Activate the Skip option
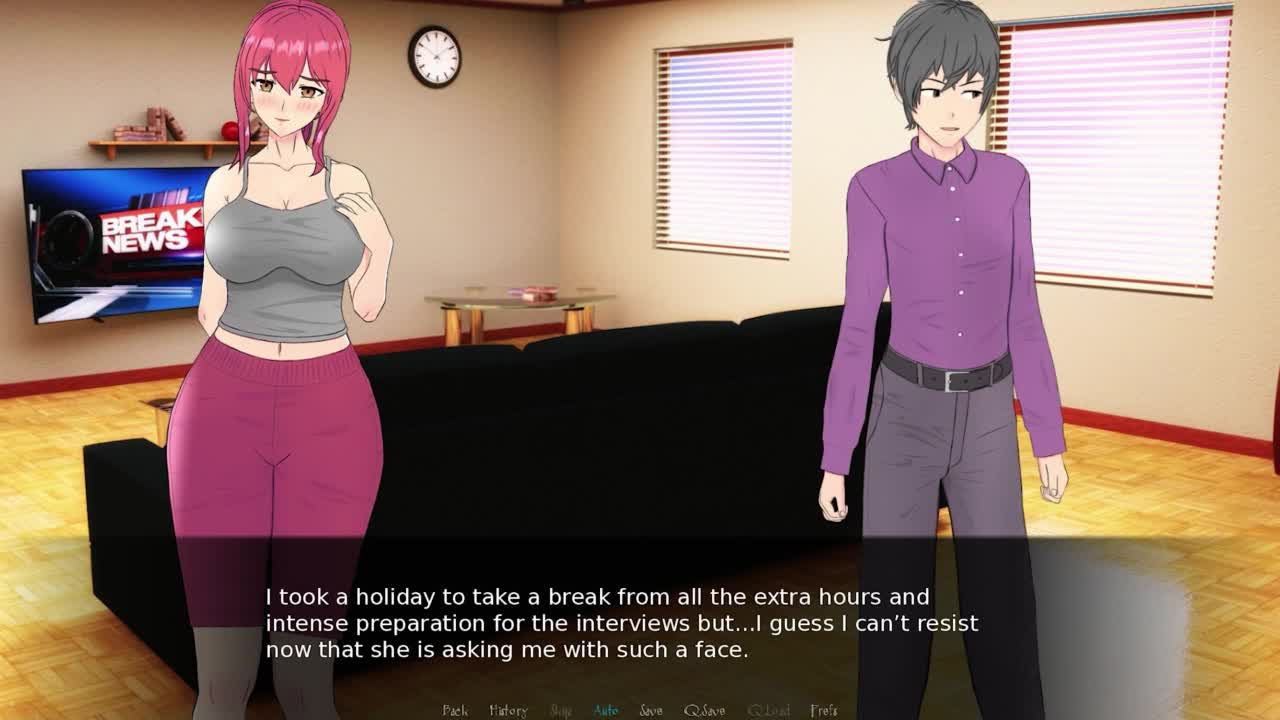The height and width of the screenshot is (720, 1280). click(x=561, y=710)
